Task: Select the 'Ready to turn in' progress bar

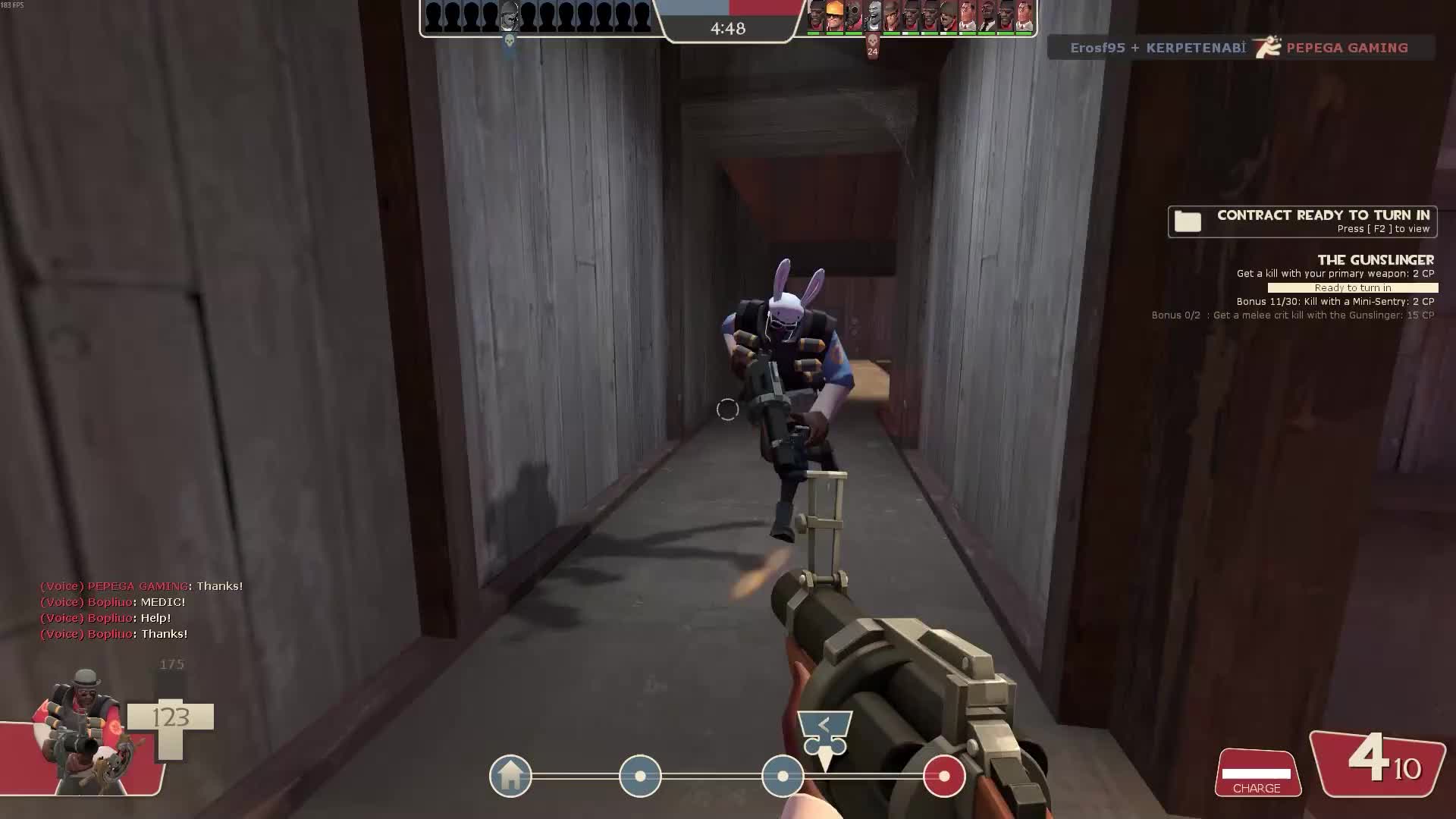Action: click(1352, 288)
